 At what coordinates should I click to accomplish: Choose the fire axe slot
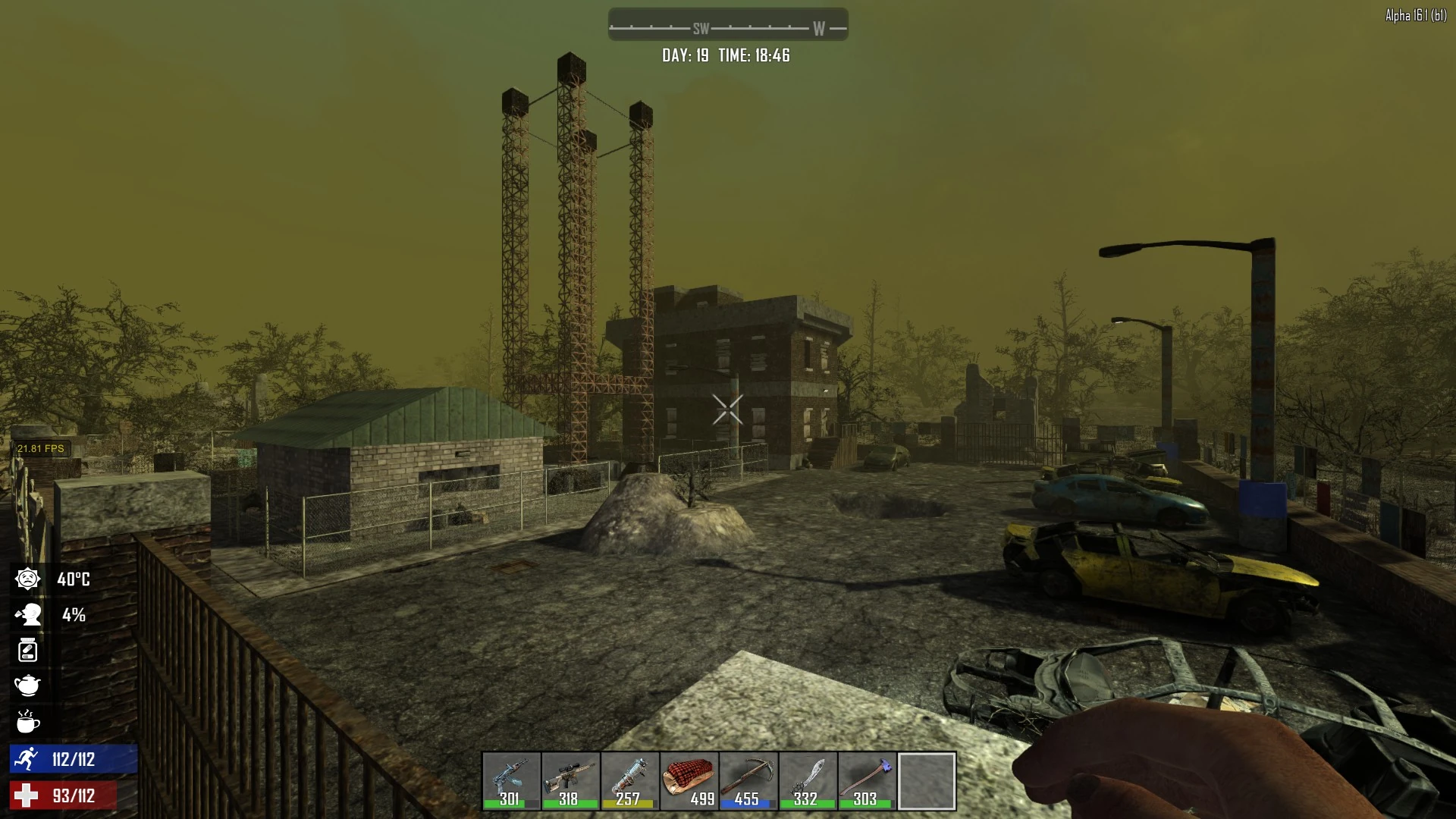867,781
